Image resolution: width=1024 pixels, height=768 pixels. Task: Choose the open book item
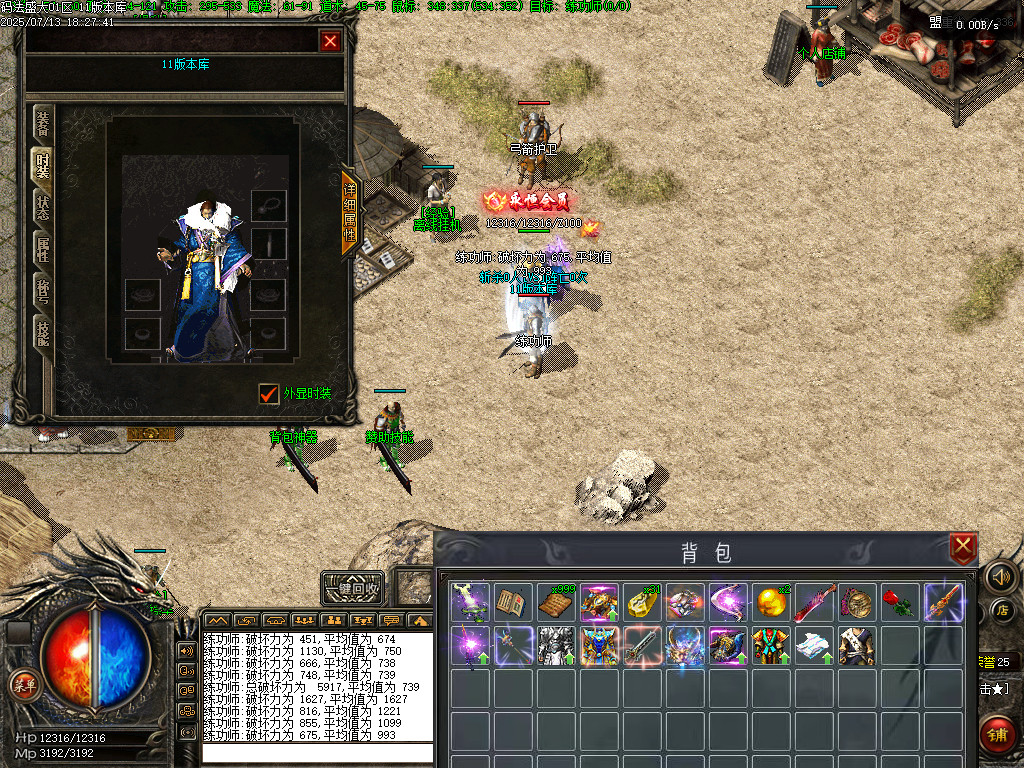coord(512,603)
